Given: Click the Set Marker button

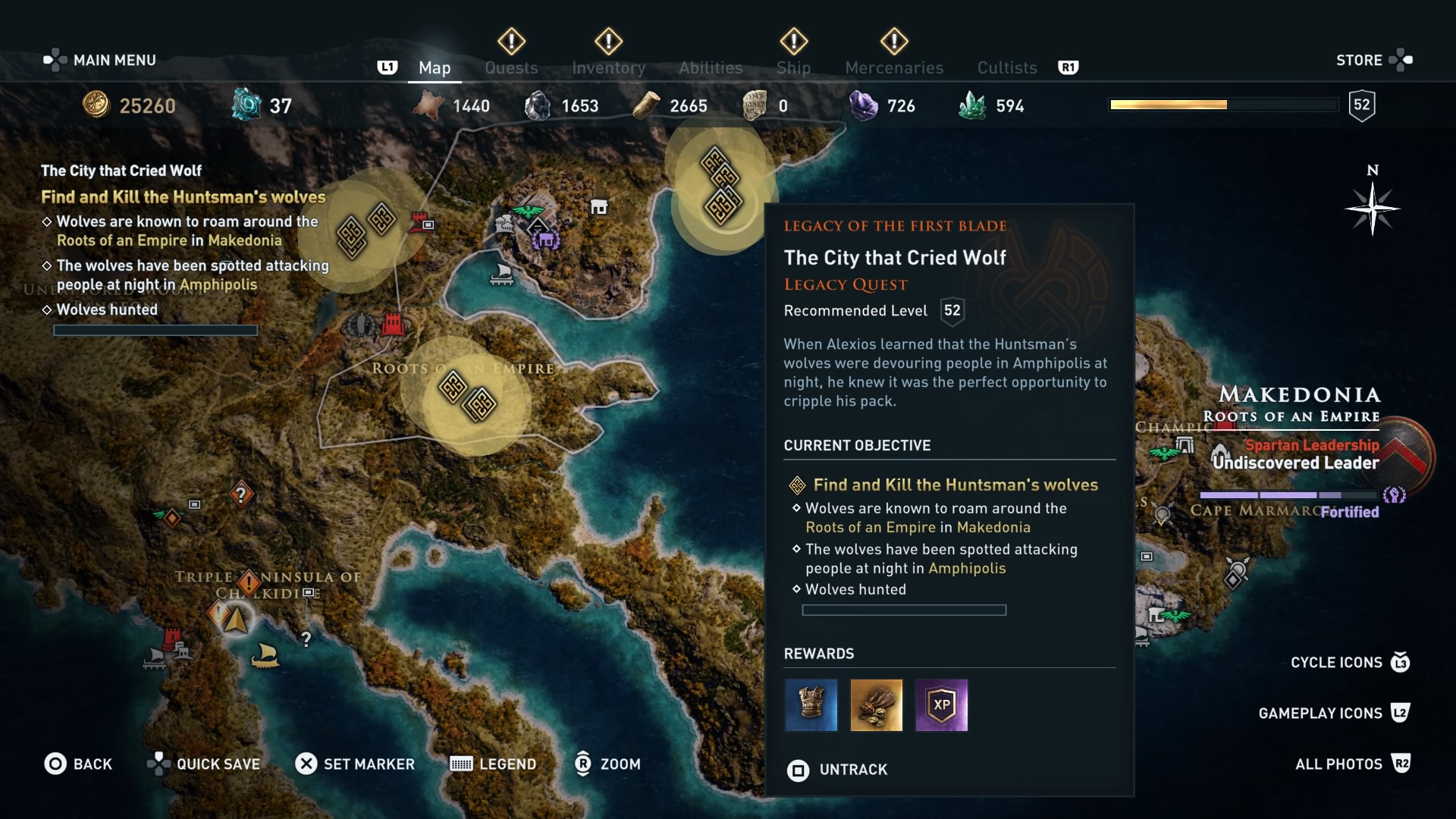Looking at the screenshot, I should click(356, 764).
